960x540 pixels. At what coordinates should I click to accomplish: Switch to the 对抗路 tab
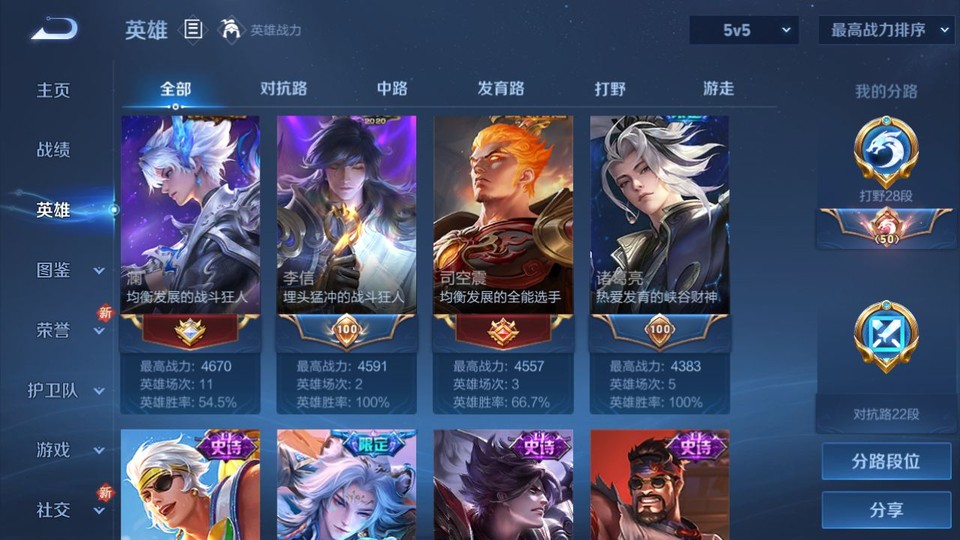tap(283, 89)
